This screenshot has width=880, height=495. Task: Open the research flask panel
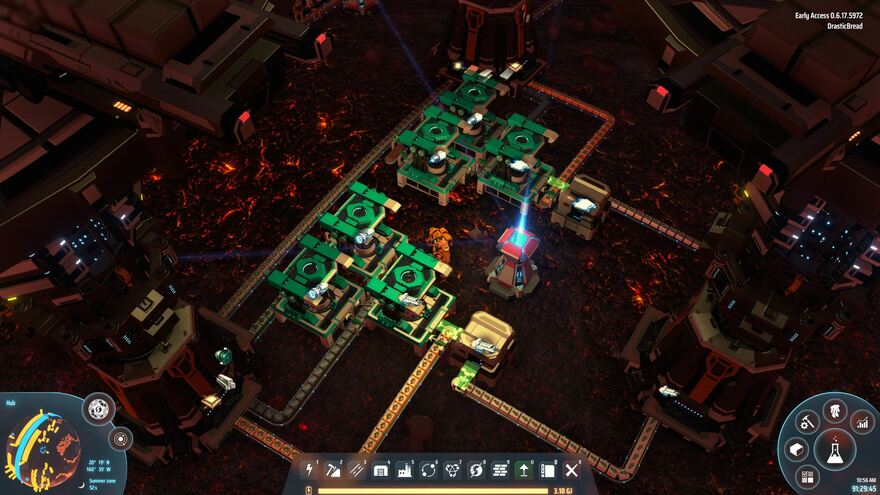point(834,449)
